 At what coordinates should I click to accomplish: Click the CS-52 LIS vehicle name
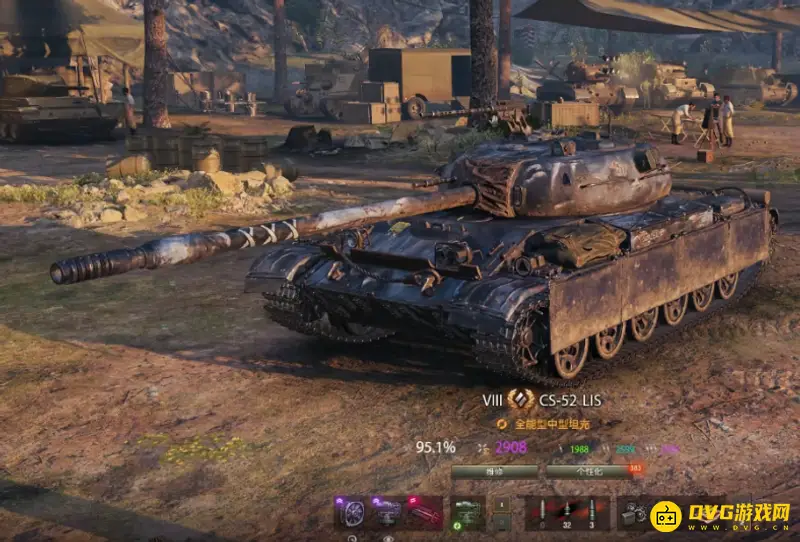click(570, 400)
